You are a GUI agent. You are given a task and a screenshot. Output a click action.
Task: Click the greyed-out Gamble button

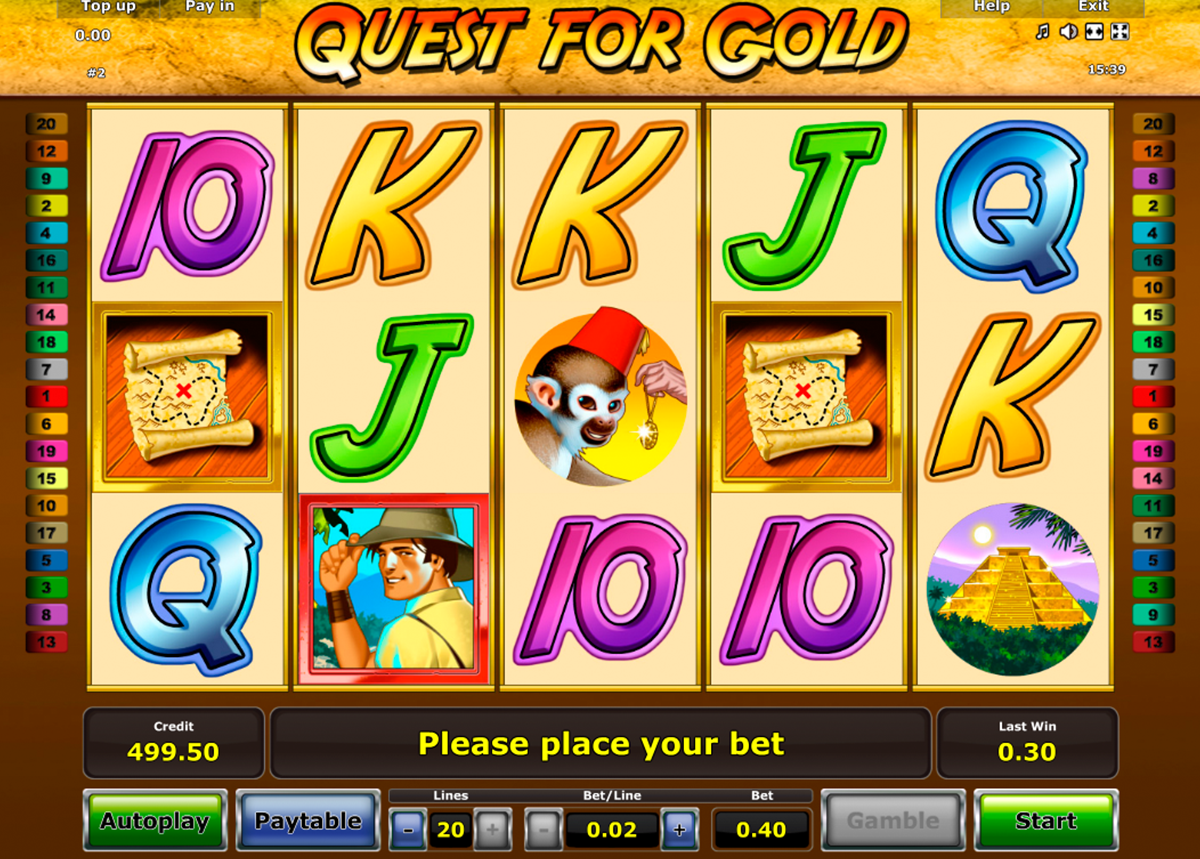coord(892,821)
